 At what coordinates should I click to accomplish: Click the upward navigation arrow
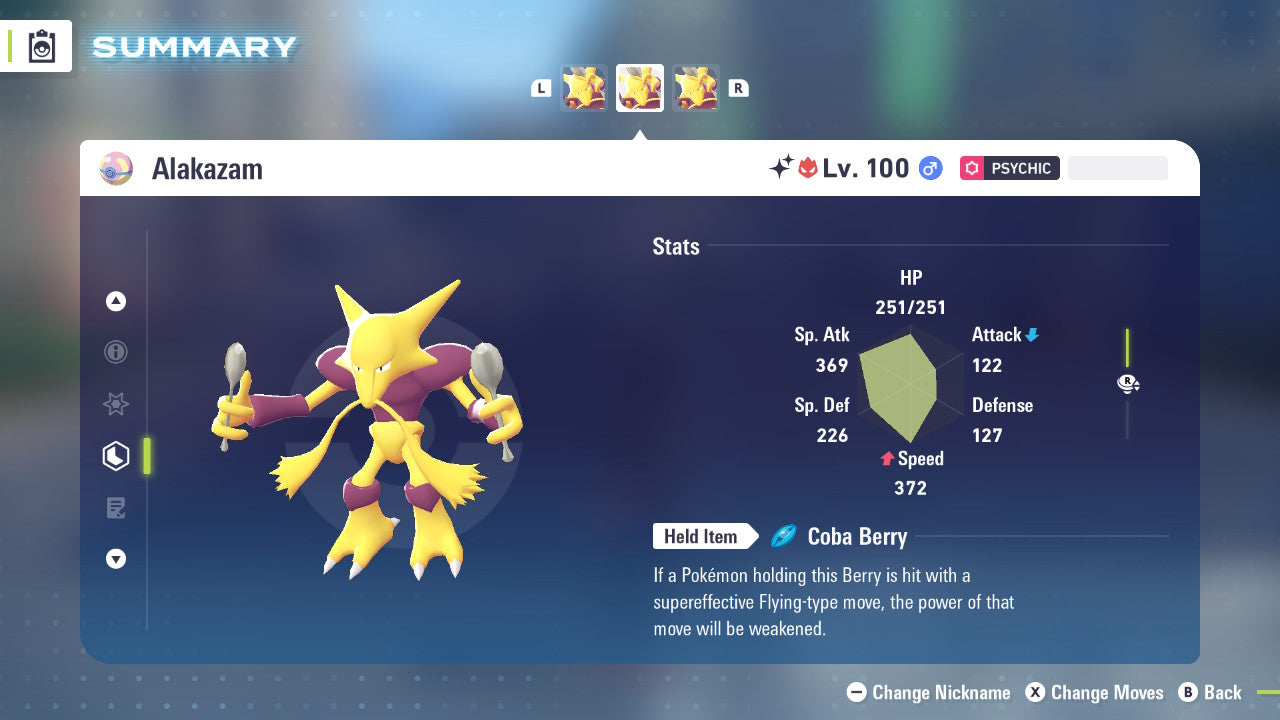pyautogui.click(x=116, y=301)
